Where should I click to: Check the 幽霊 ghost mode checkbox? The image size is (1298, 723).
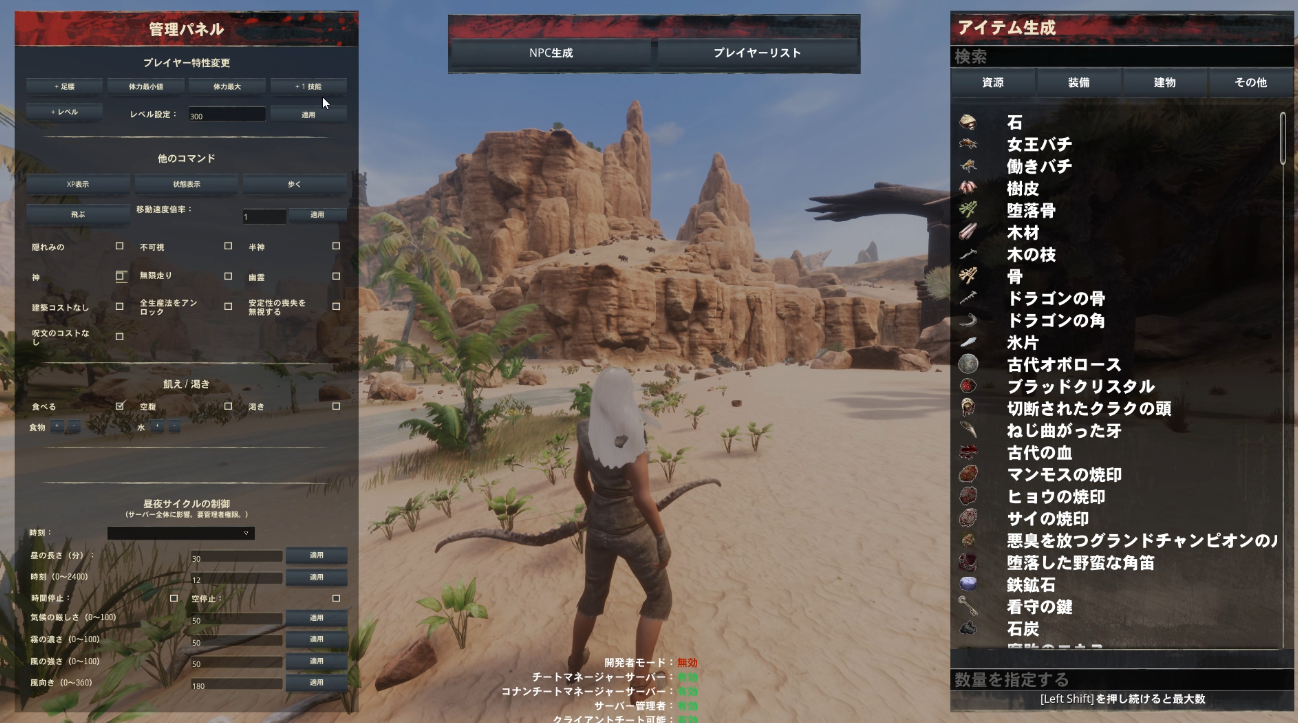pyautogui.click(x=337, y=275)
